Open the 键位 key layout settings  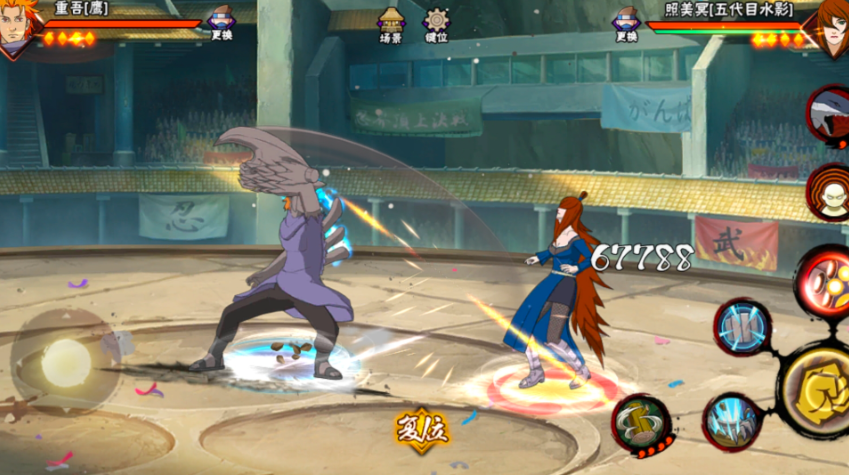pyautogui.click(x=436, y=24)
